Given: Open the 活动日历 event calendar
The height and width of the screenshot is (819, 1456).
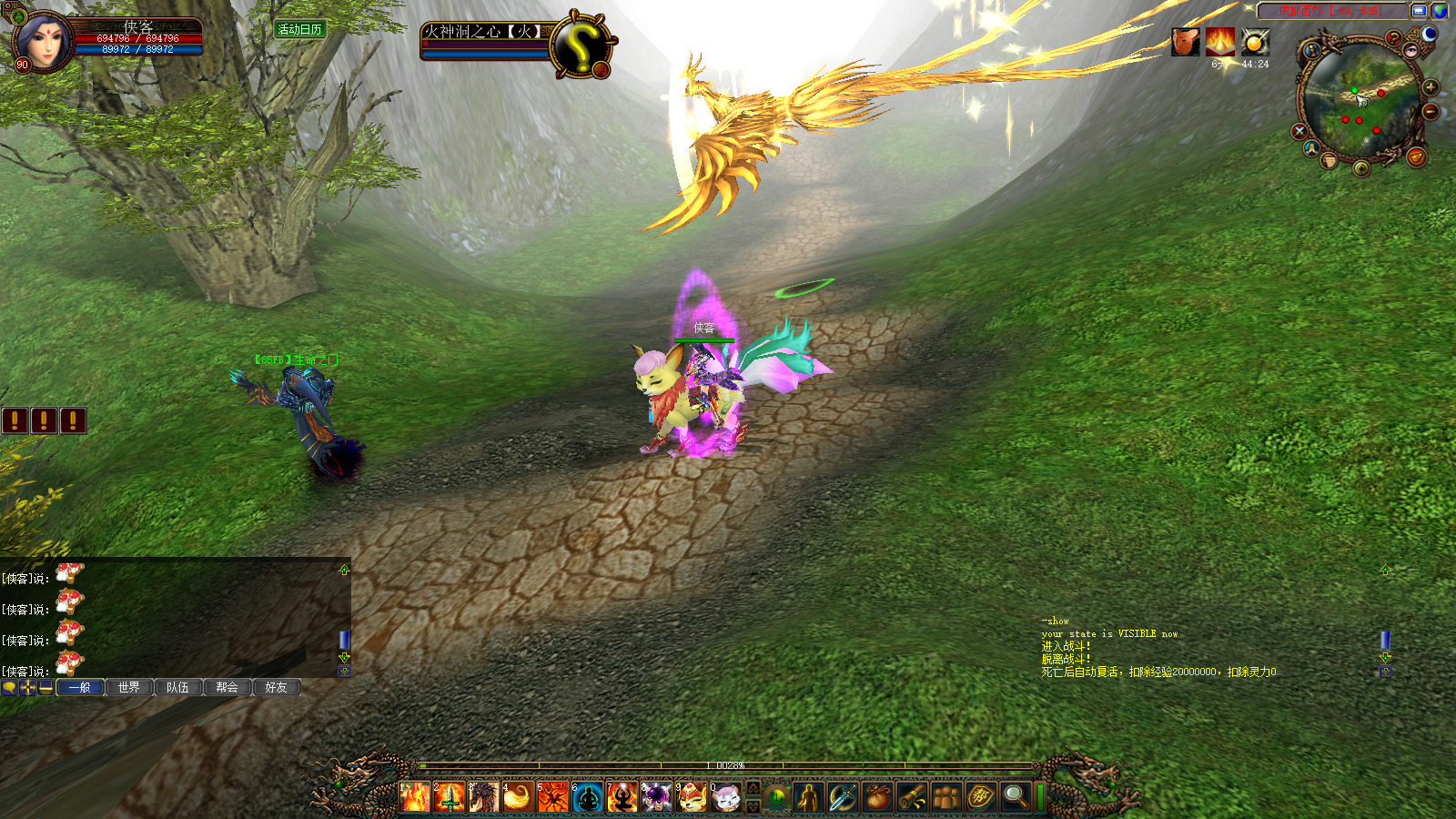Looking at the screenshot, I should tap(300, 30).
